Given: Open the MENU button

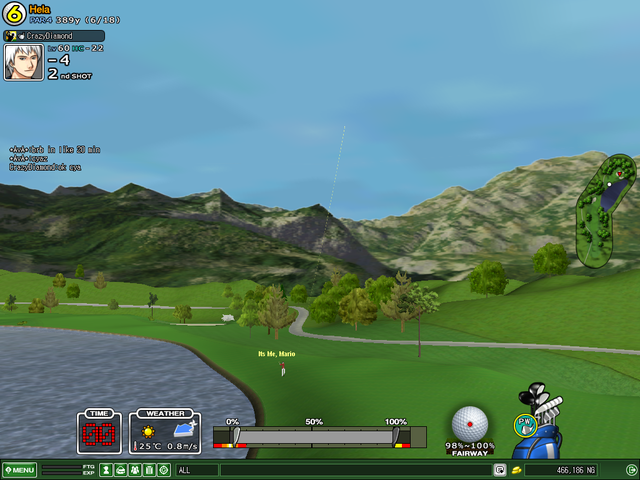Looking at the screenshot, I should [x=19, y=470].
